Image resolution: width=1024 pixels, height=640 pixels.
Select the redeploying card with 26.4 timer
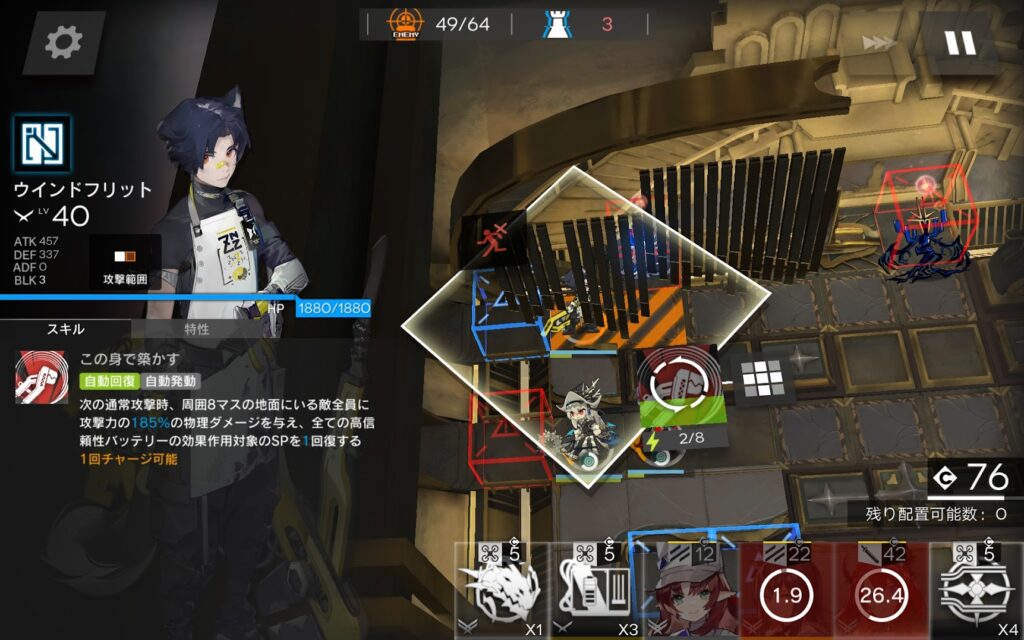[879, 592]
